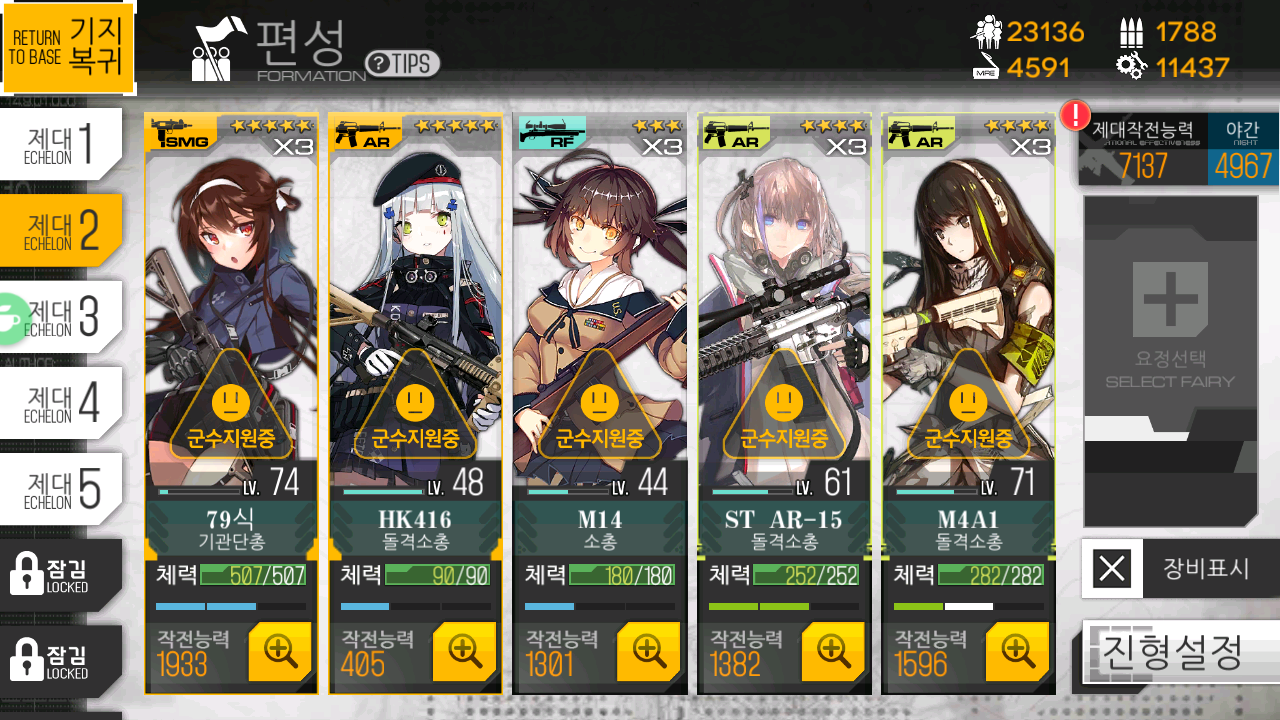Select the ST AR-15 character card

784,300
